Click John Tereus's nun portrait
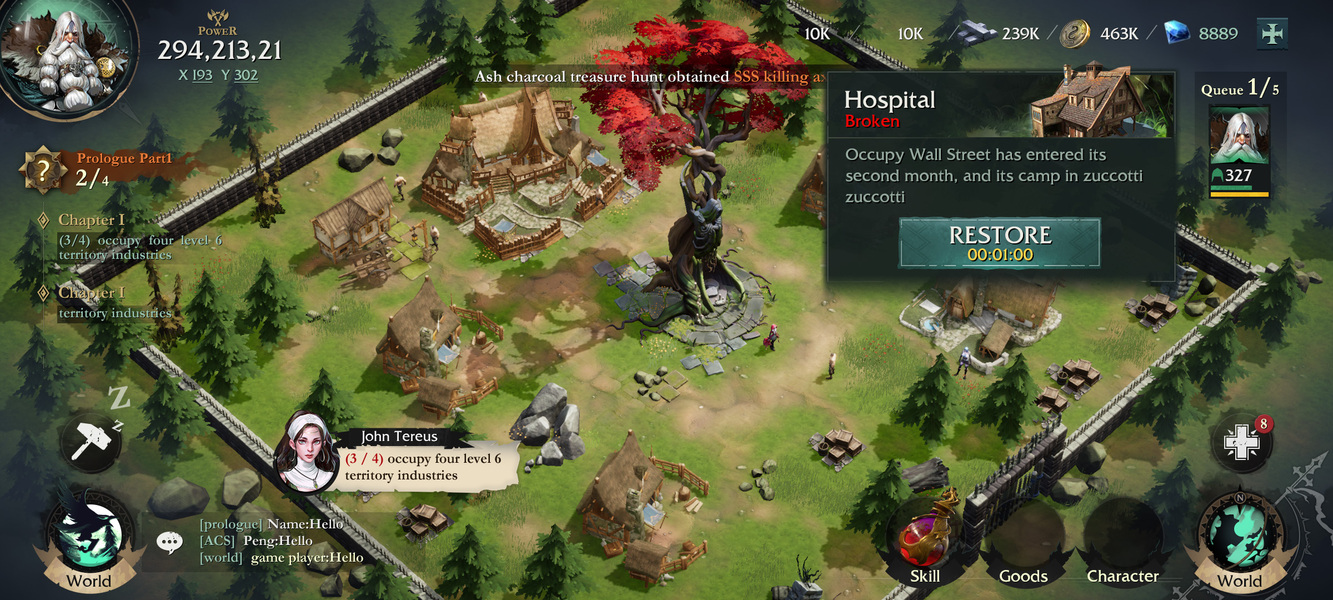 [x=308, y=452]
